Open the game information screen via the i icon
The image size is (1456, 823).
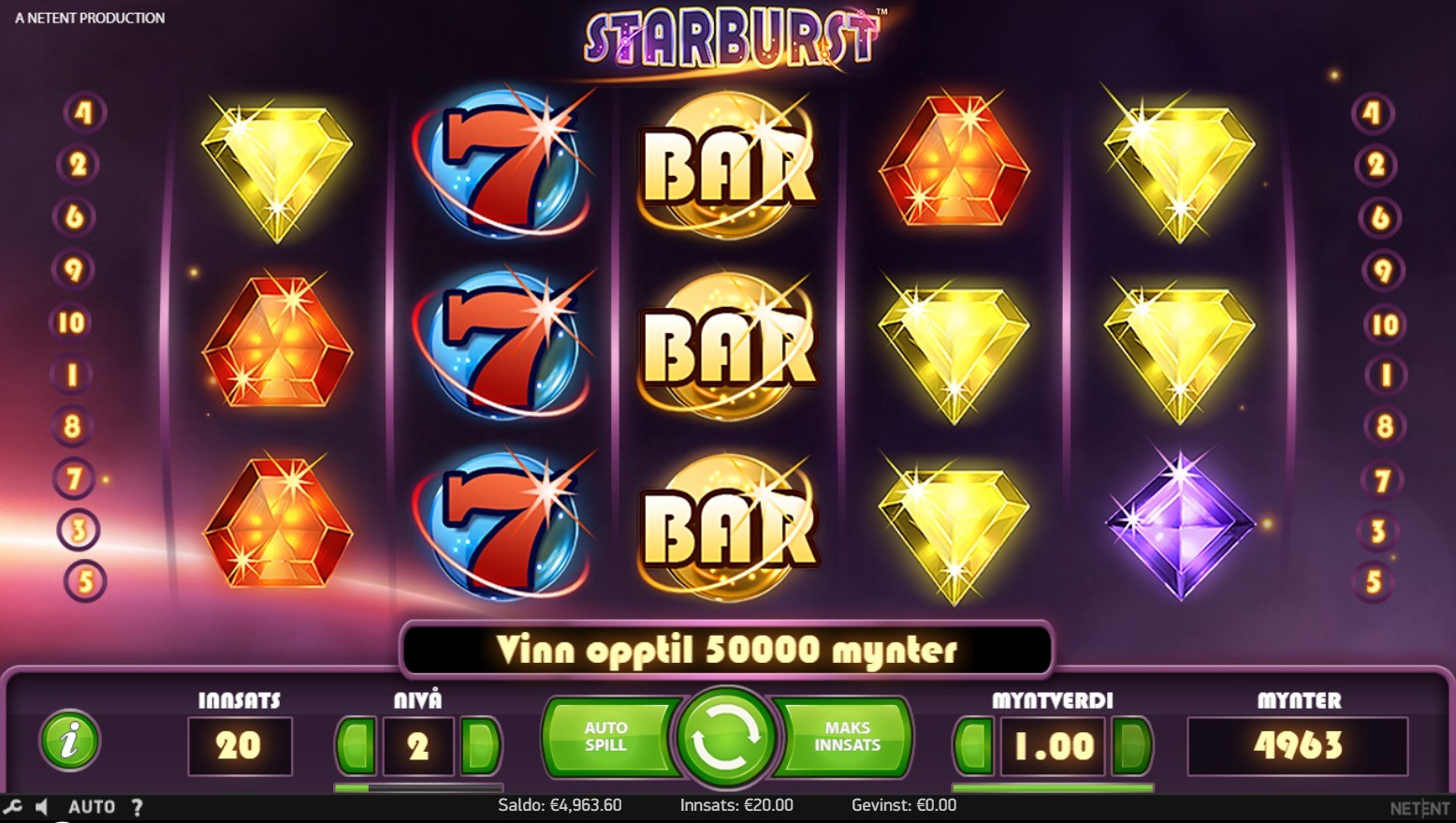(x=70, y=741)
